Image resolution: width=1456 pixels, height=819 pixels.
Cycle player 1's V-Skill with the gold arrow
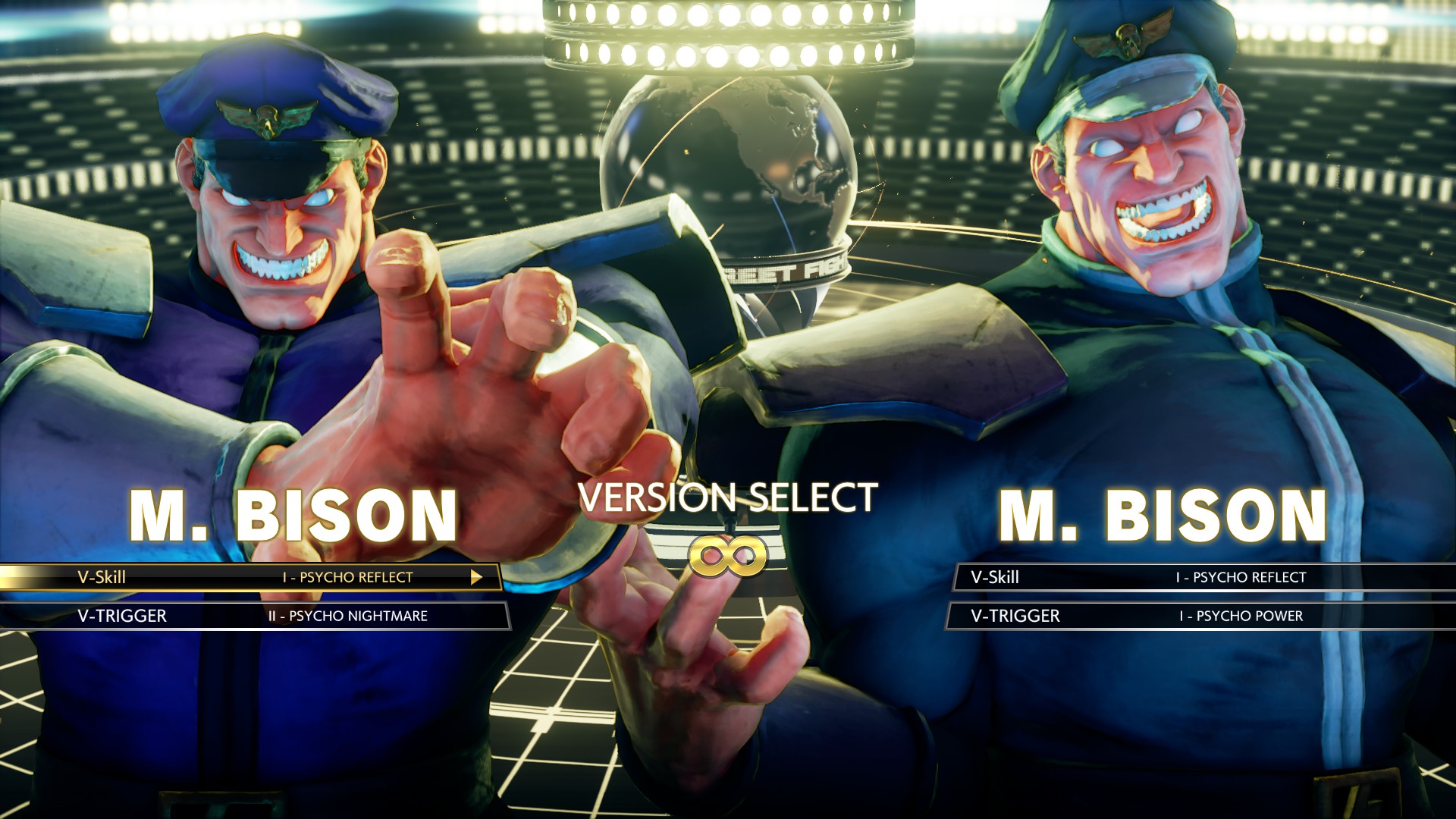475,577
